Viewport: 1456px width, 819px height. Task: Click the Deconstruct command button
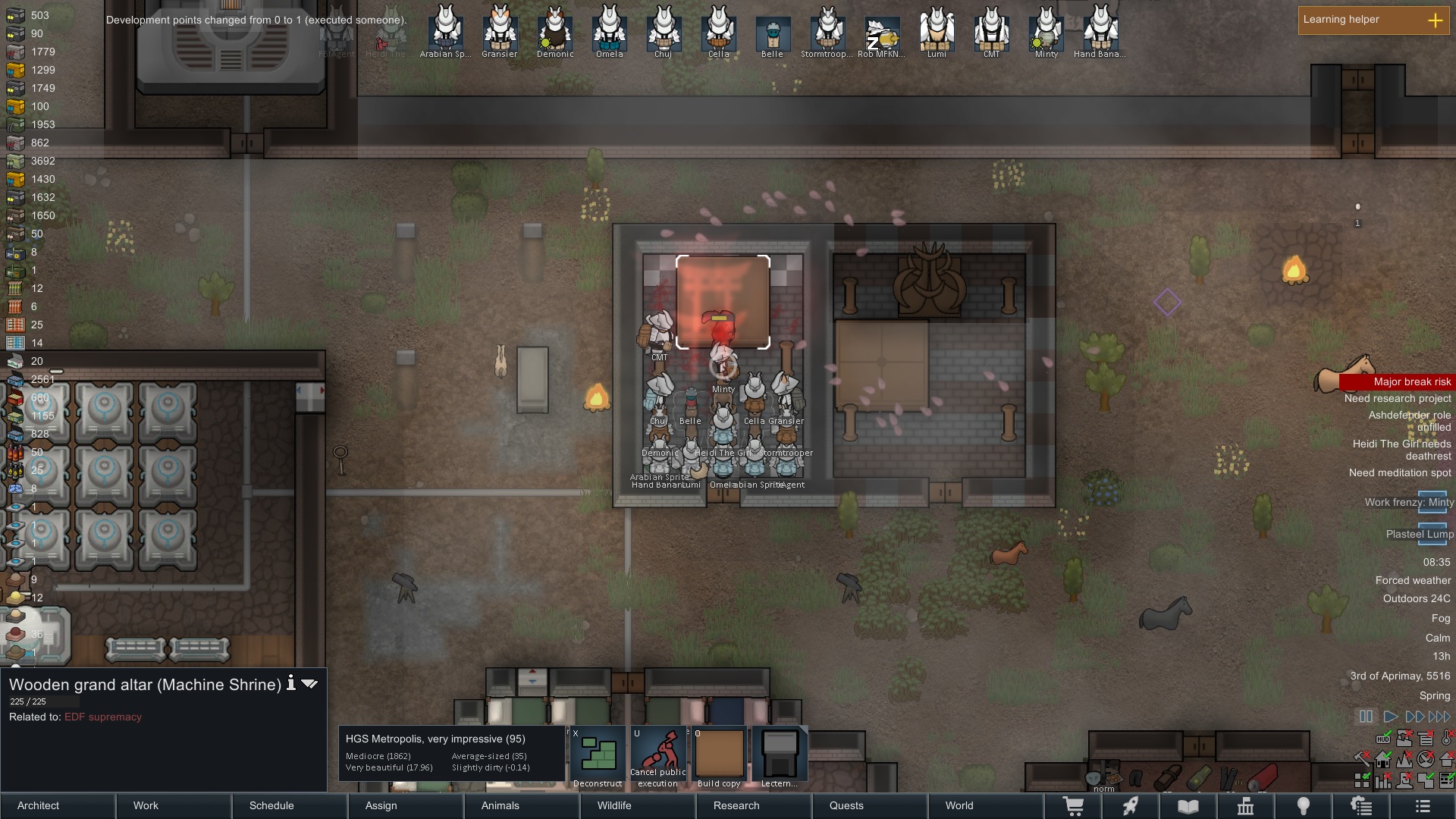598,758
